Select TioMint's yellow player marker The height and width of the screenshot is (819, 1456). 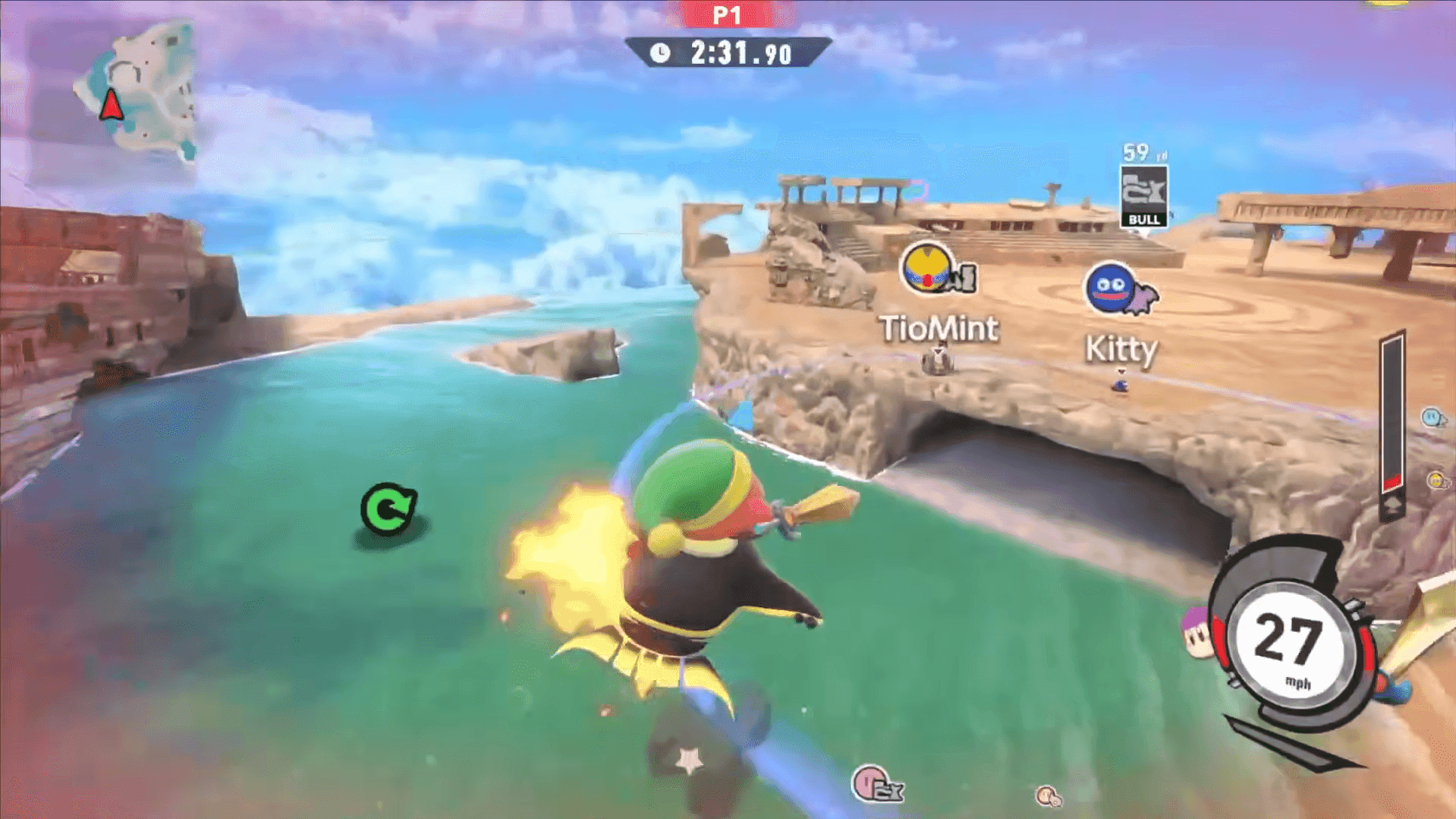[x=928, y=269]
